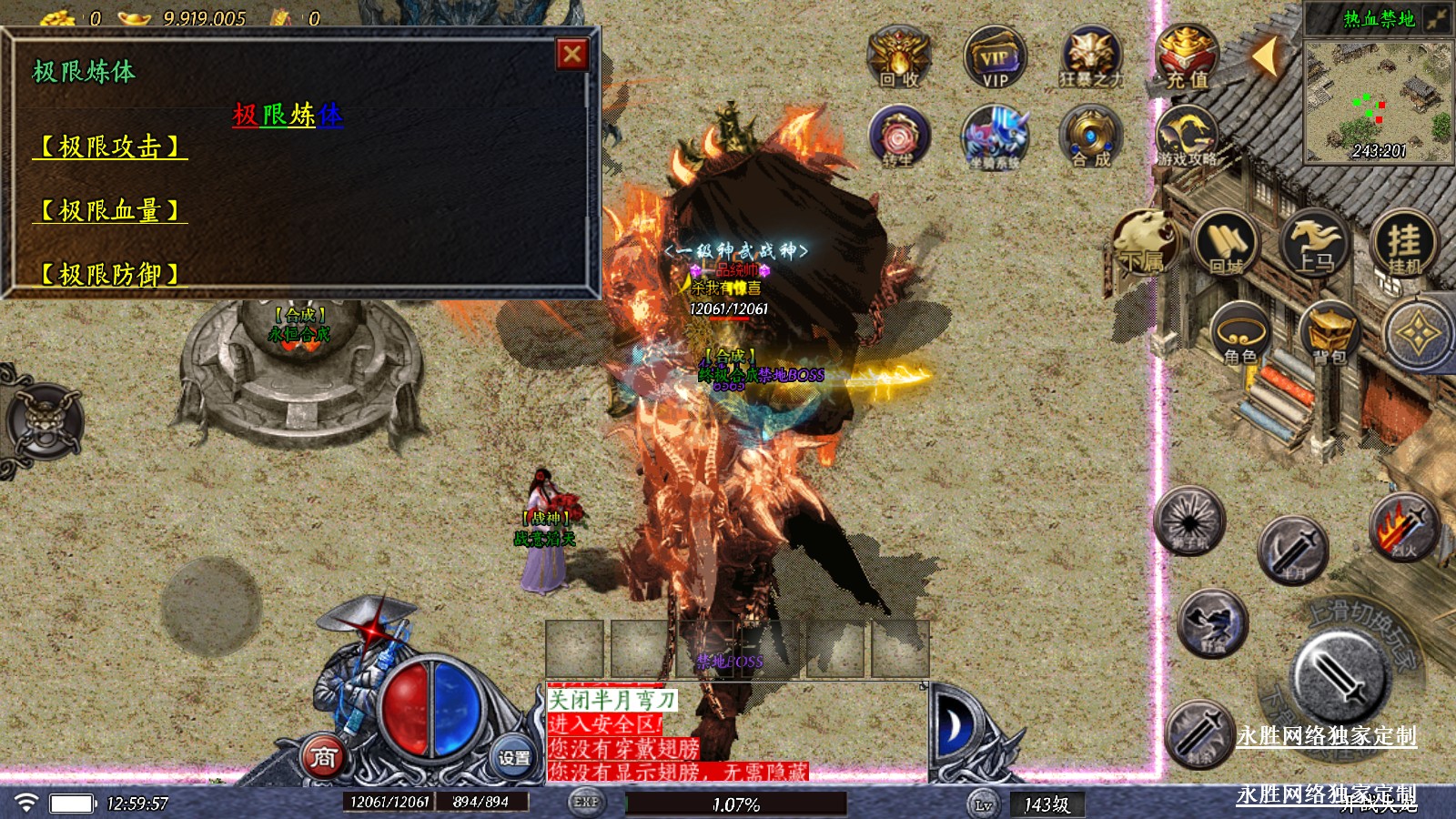Tap the 上马 mount button

[1314, 243]
